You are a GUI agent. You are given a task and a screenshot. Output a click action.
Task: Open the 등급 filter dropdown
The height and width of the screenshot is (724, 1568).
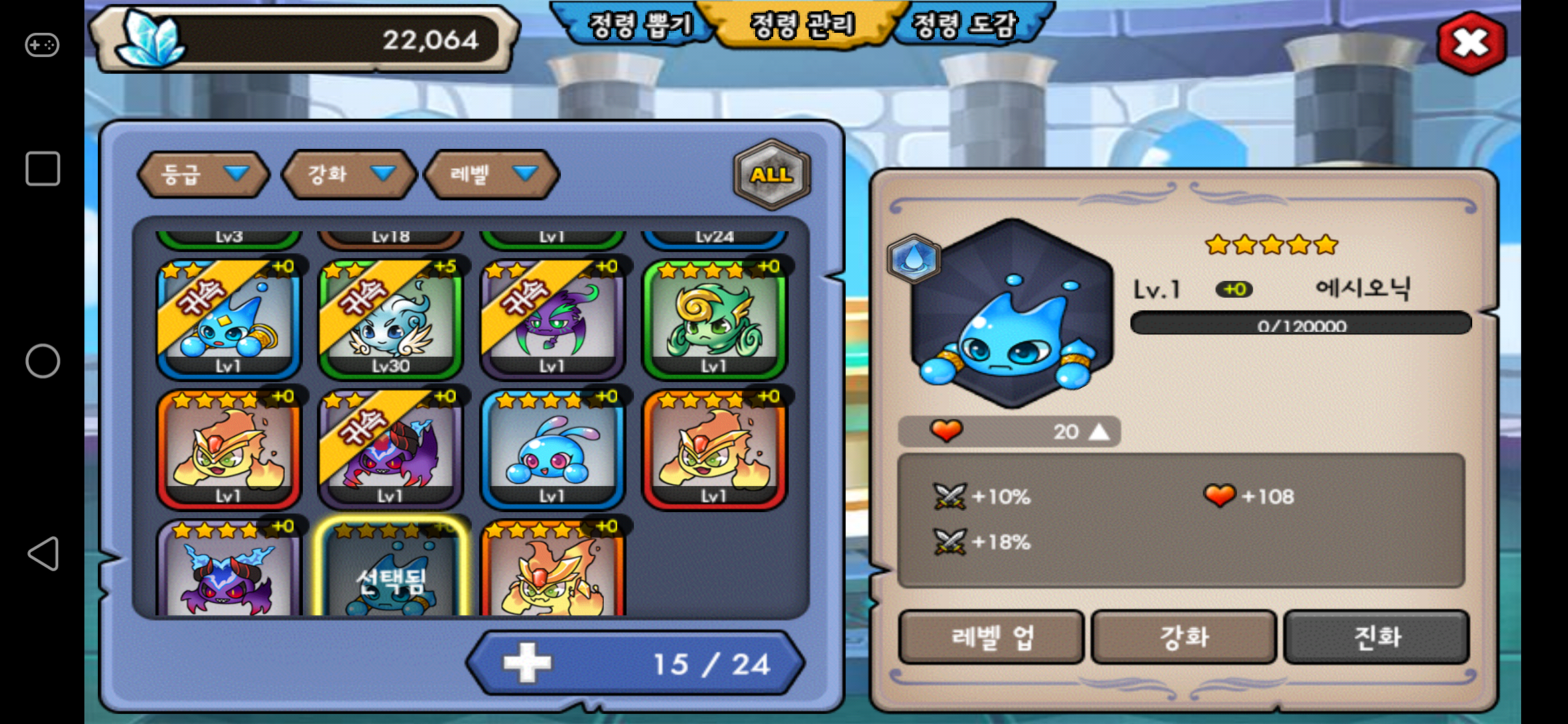pos(202,174)
